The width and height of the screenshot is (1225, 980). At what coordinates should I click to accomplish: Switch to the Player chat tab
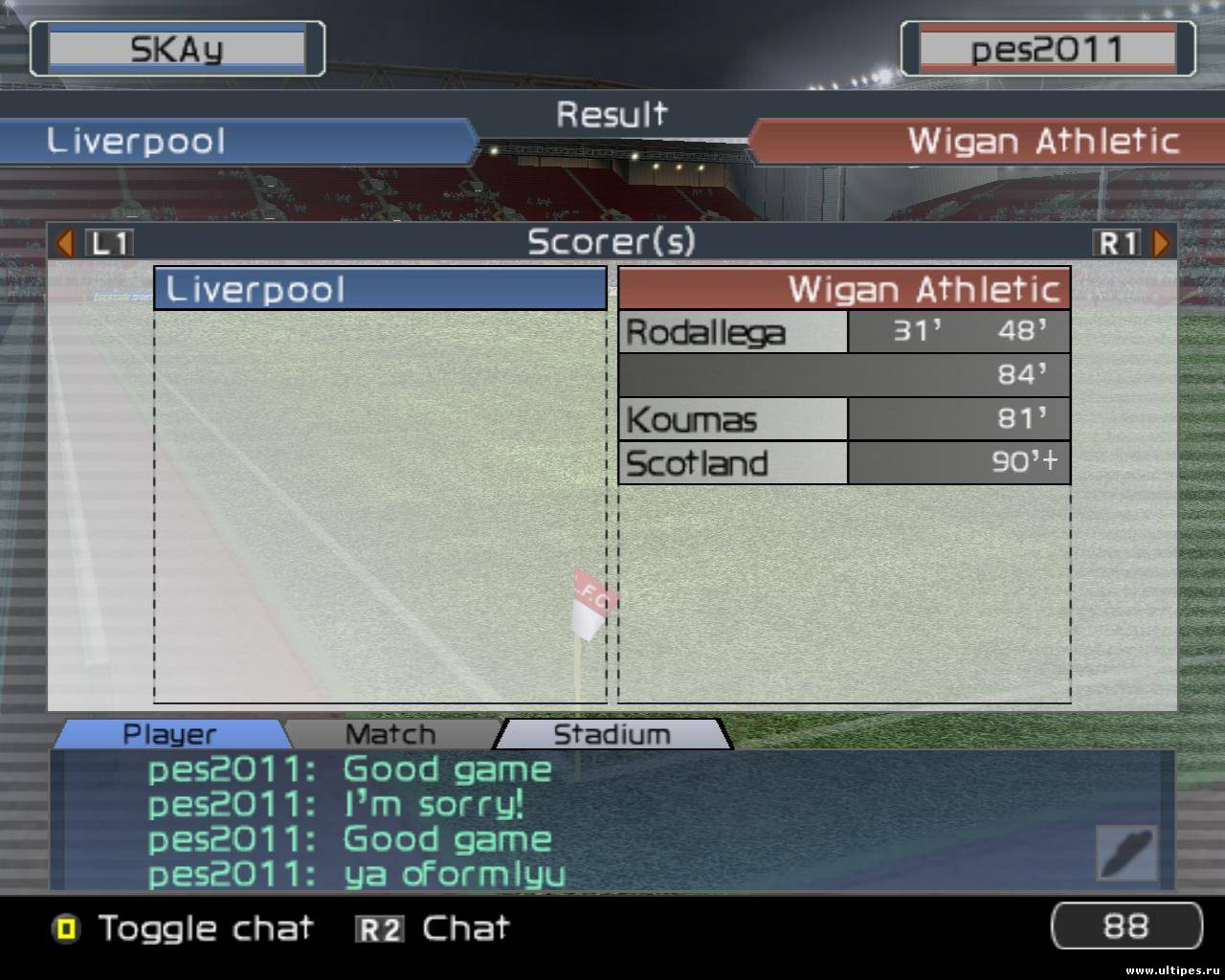coord(169,734)
